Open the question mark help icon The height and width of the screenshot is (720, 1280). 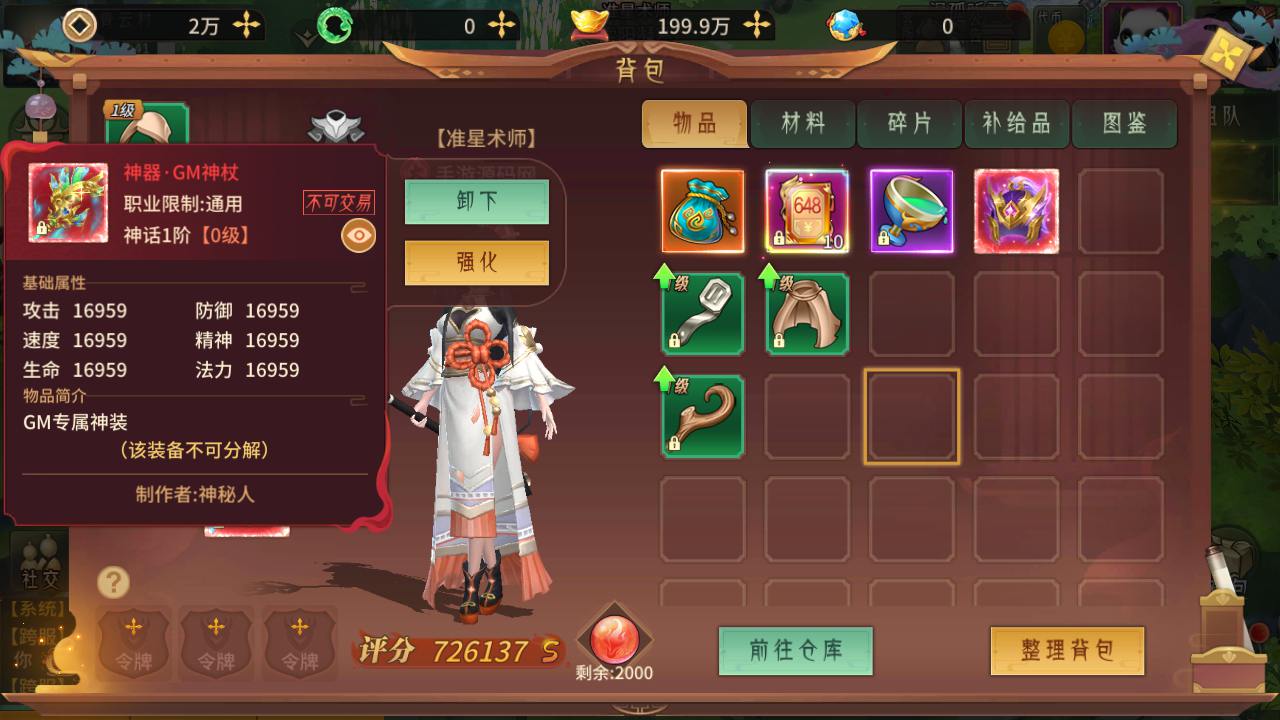point(114,582)
